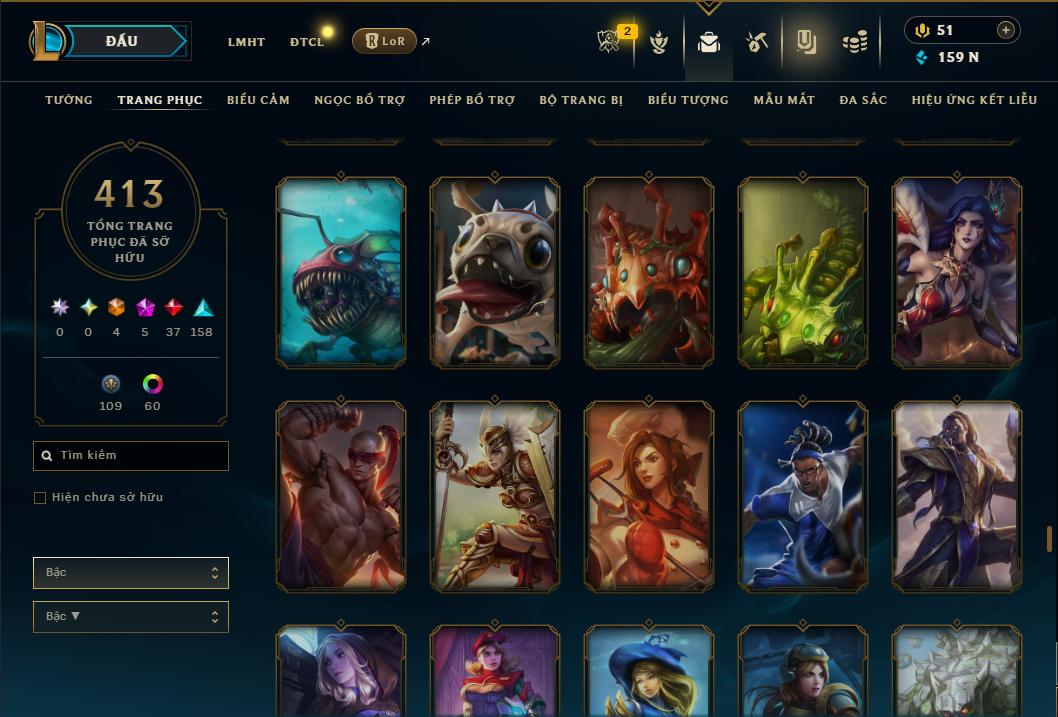Open the Tướng champions tab

[x=69, y=100]
